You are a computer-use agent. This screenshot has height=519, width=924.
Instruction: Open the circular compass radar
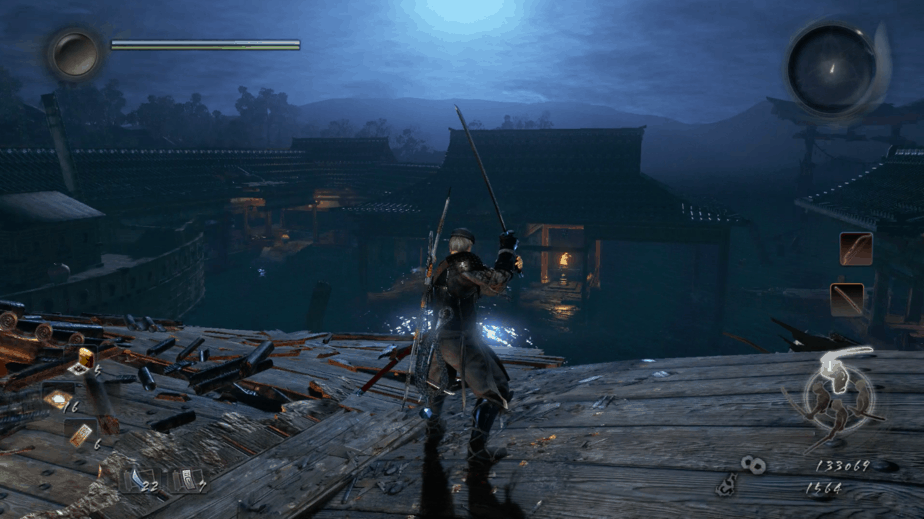tap(831, 68)
